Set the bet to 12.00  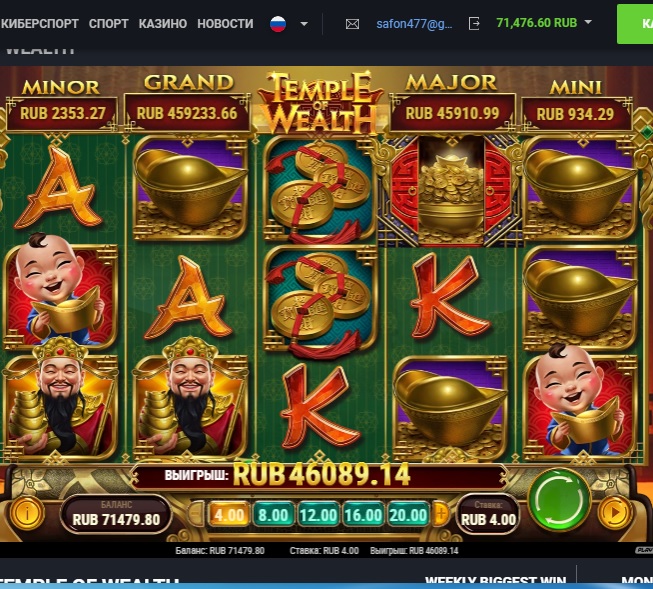click(316, 515)
